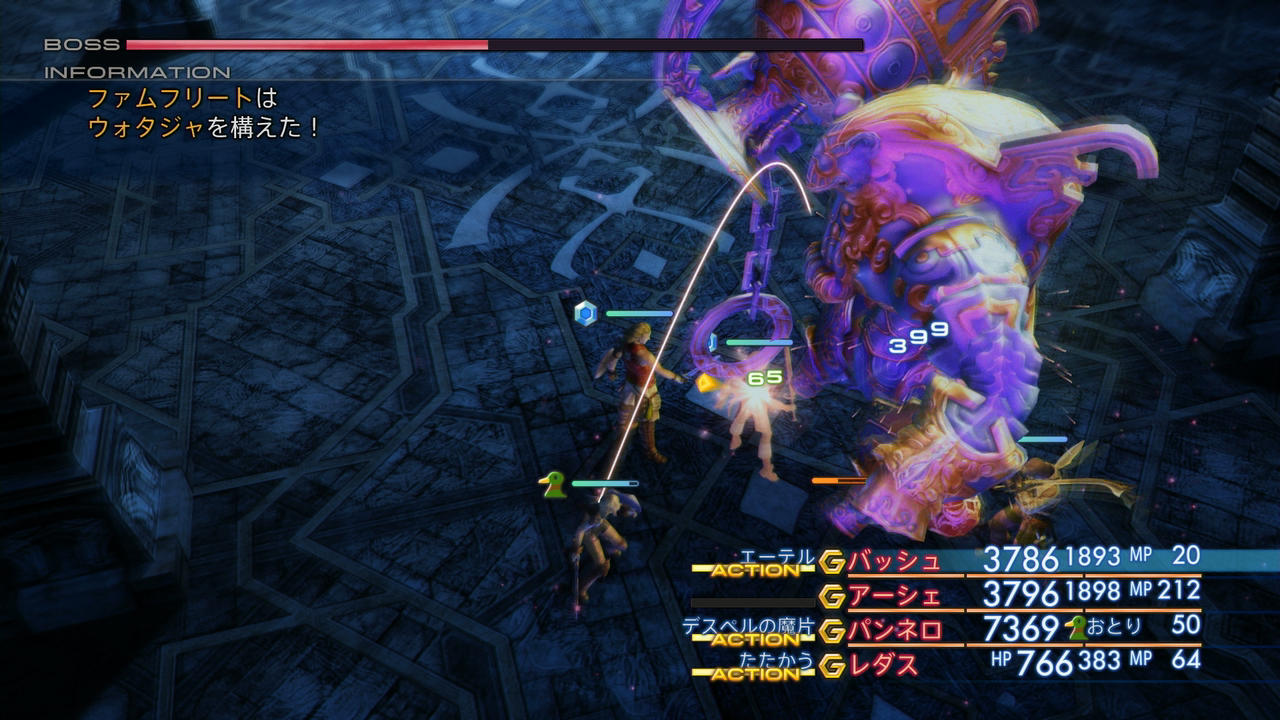Select パンネロ's party status row
This screenshot has width=1280, height=720.
[894, 630]
